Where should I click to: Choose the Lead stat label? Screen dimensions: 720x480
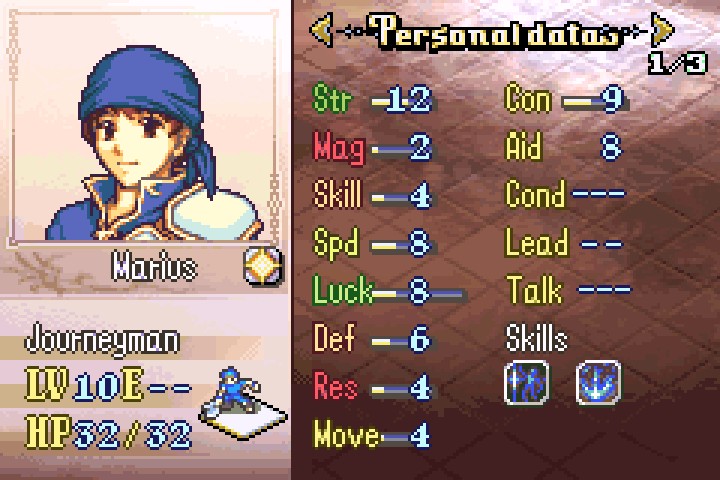(x=536, y=243)
